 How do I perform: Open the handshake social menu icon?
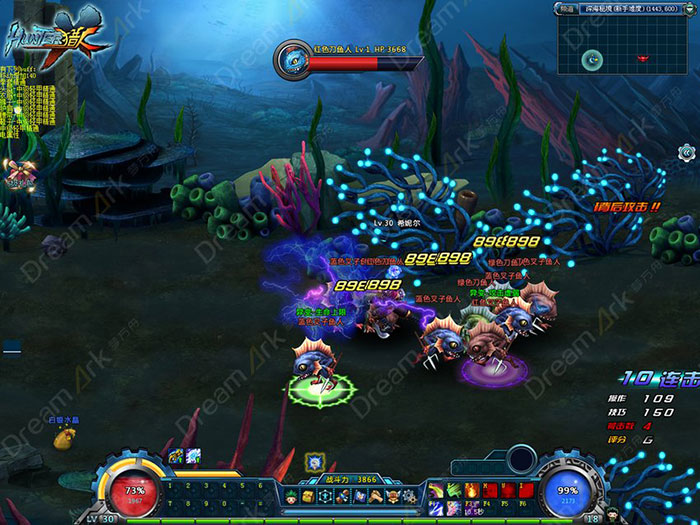point(378,496)
